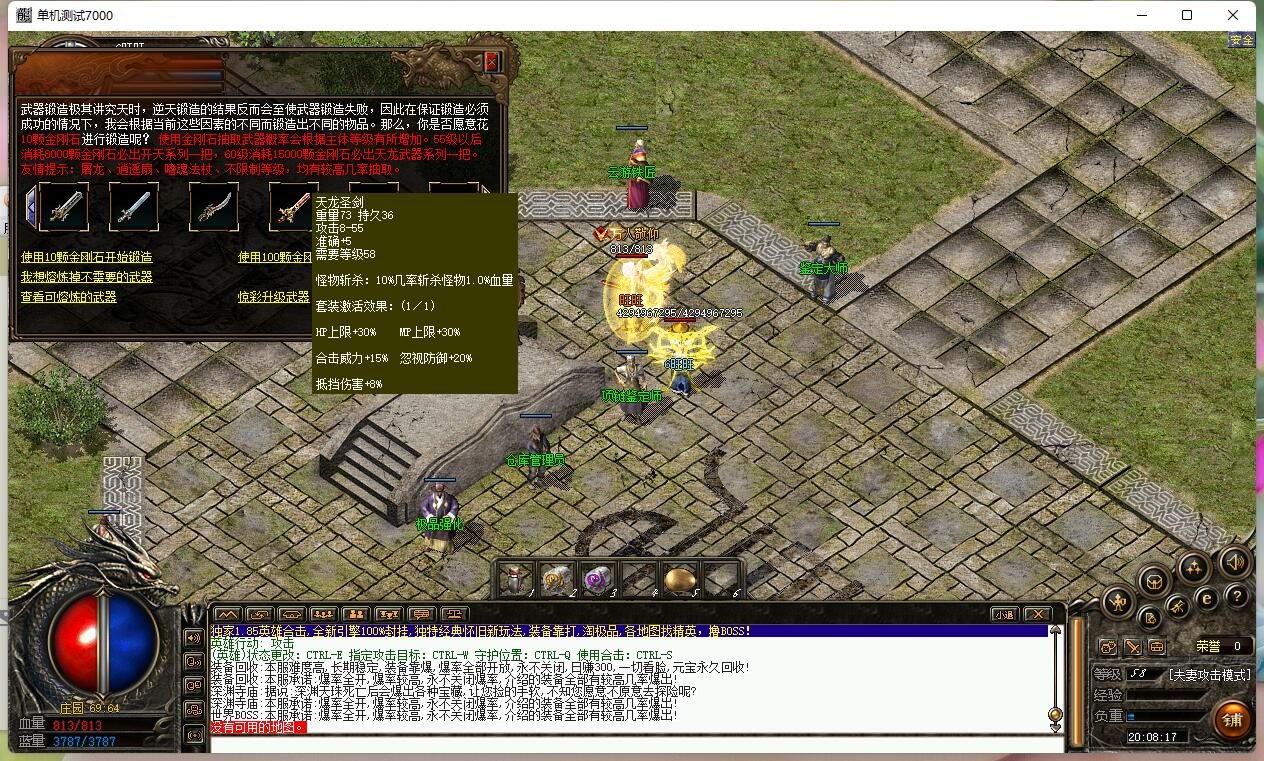Open '查看可熔炼的武器' list
The width and height of the screenshot is (1264, 761).
click(x=69, y=297)
